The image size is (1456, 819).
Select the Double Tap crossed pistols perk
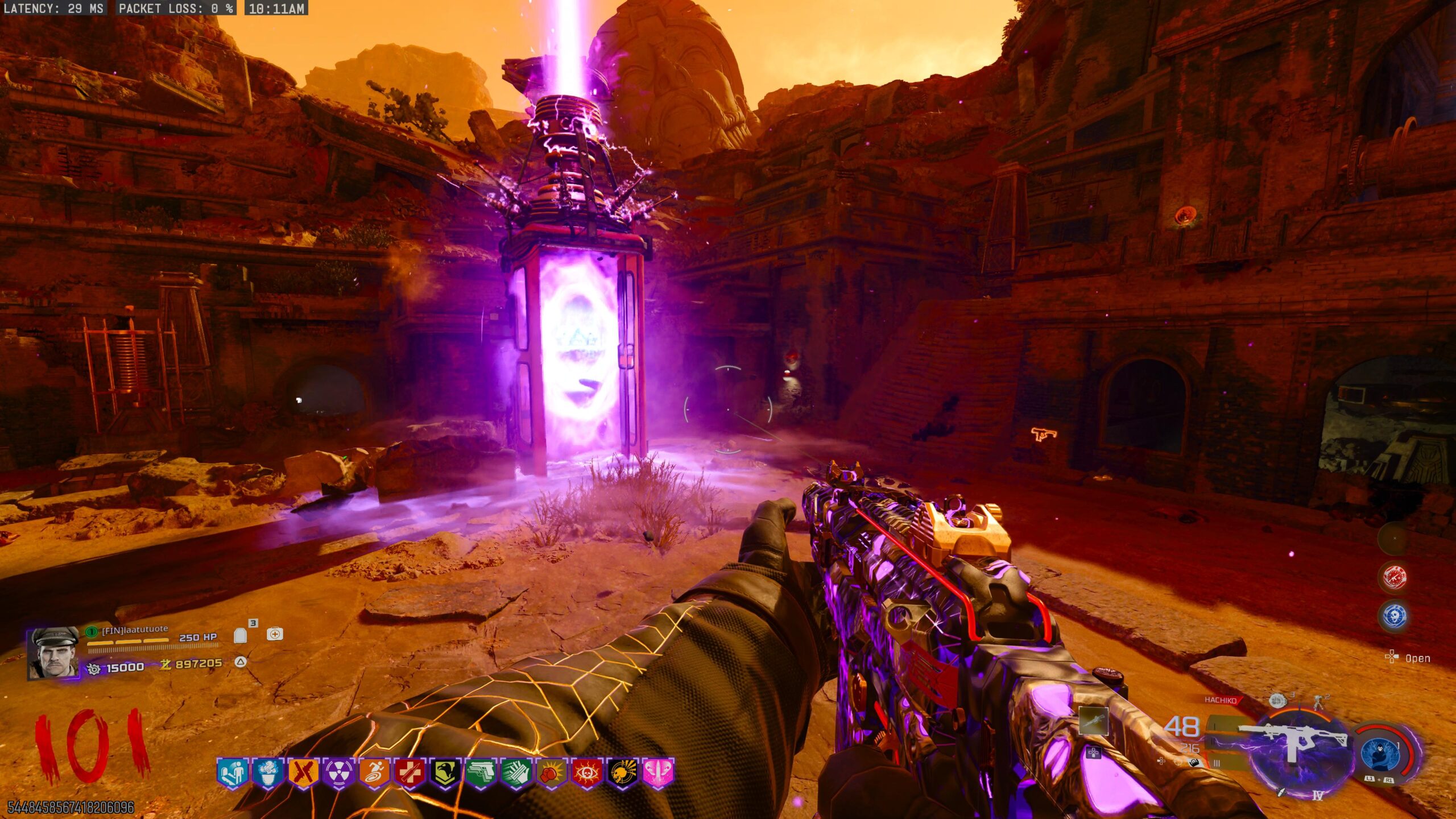(303, 773)
